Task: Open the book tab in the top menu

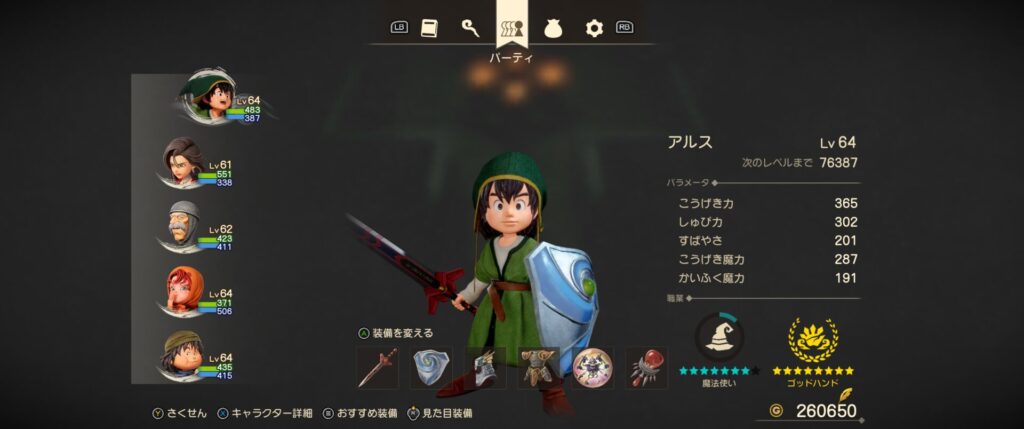Action: click(430, 28)
